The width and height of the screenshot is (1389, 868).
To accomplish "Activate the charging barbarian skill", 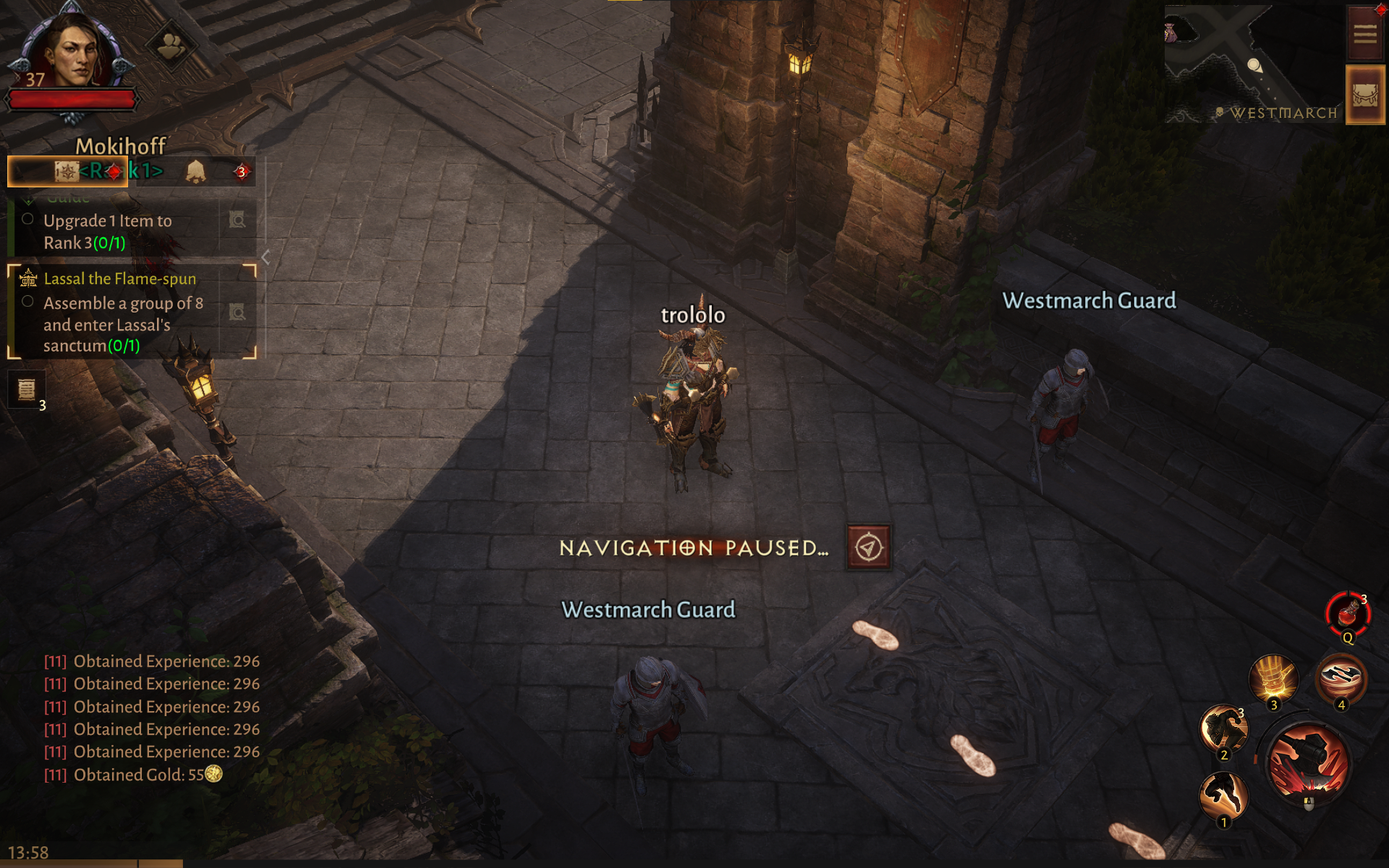I will [1223, 729].
